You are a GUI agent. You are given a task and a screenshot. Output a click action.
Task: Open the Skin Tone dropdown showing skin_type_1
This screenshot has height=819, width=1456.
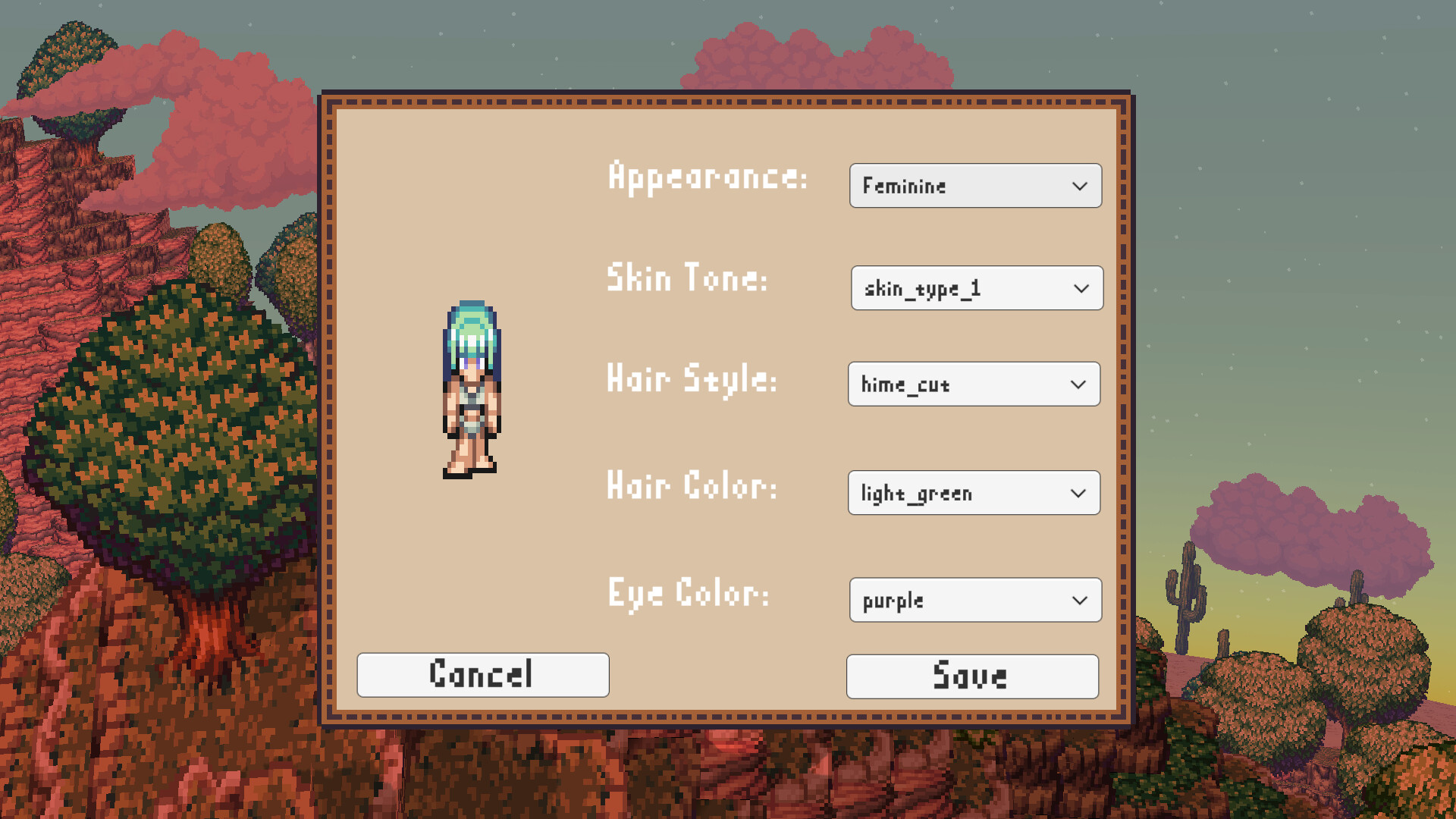point(977,288)
